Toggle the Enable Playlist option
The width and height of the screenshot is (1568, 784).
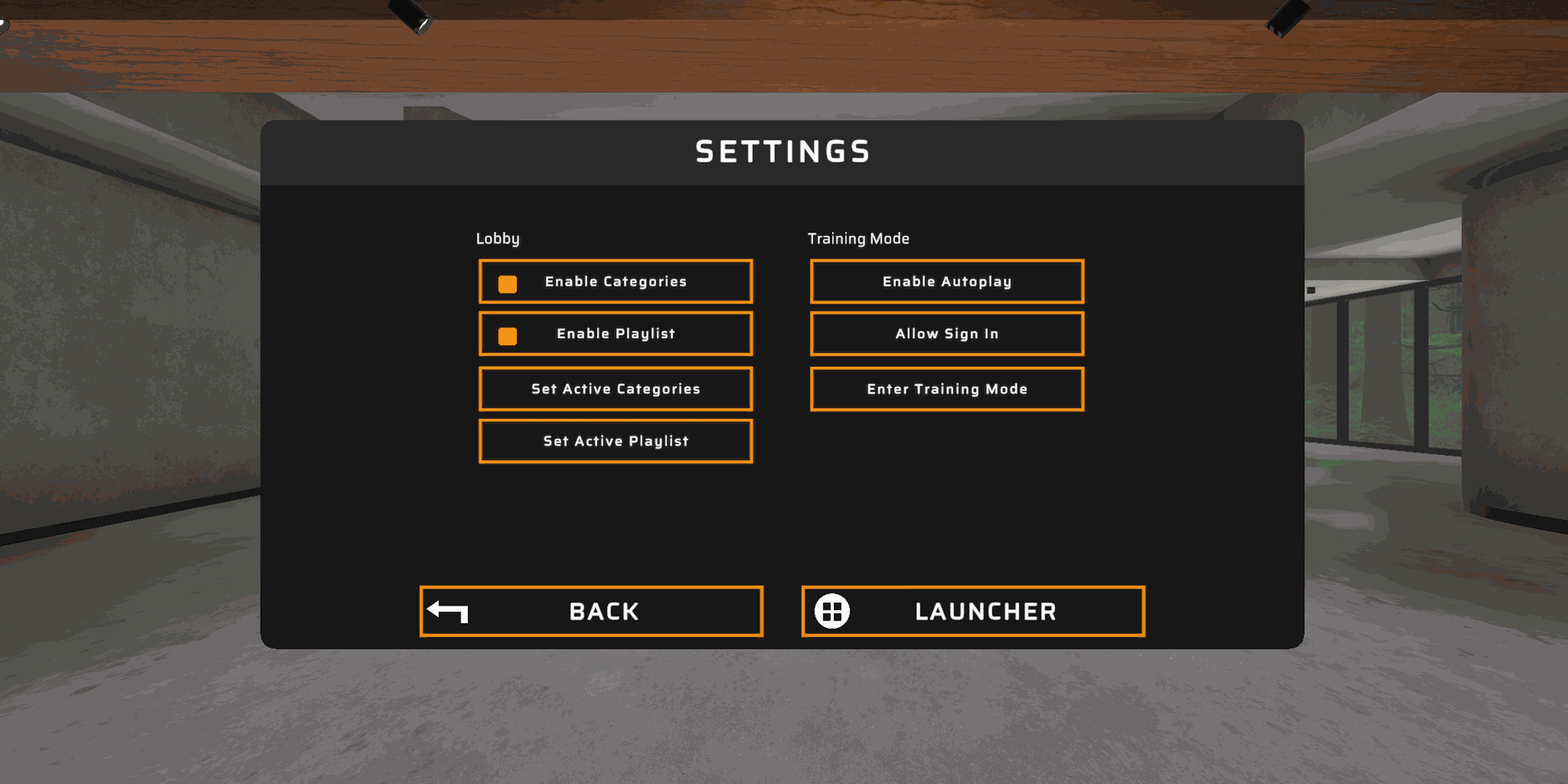pos(615,334)
